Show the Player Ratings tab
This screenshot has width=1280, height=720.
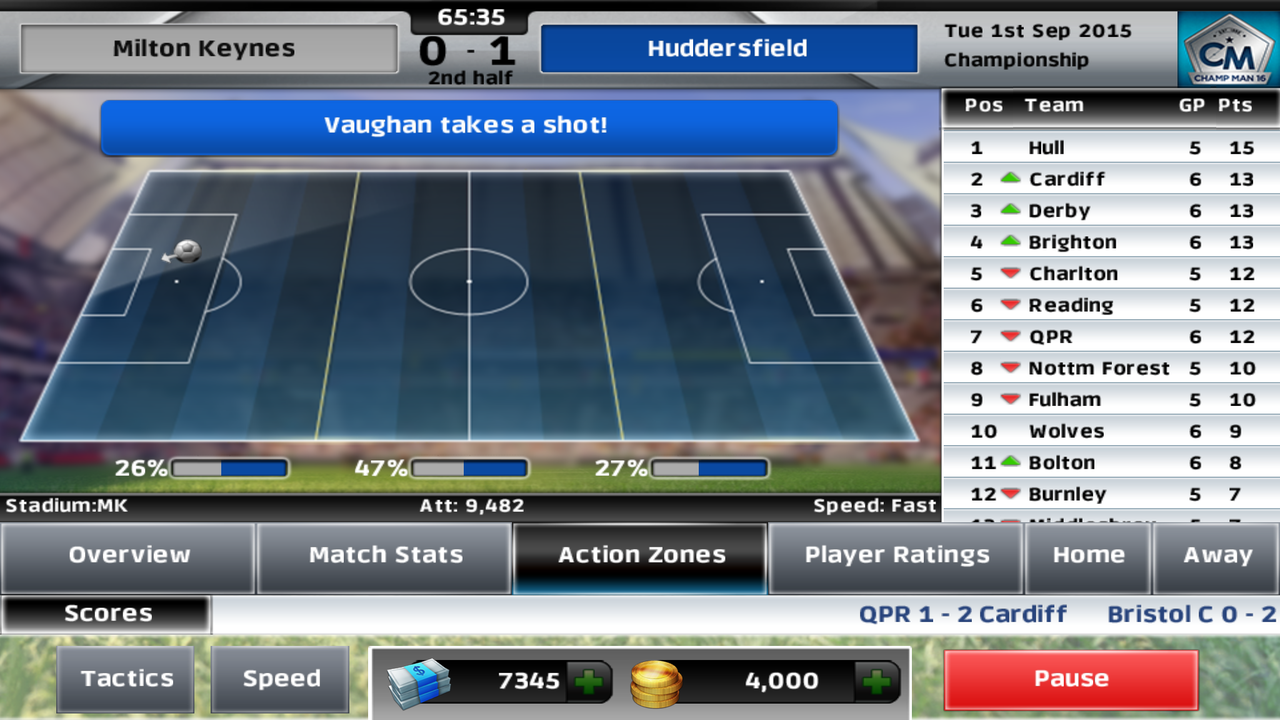click(x=897, y=556)
